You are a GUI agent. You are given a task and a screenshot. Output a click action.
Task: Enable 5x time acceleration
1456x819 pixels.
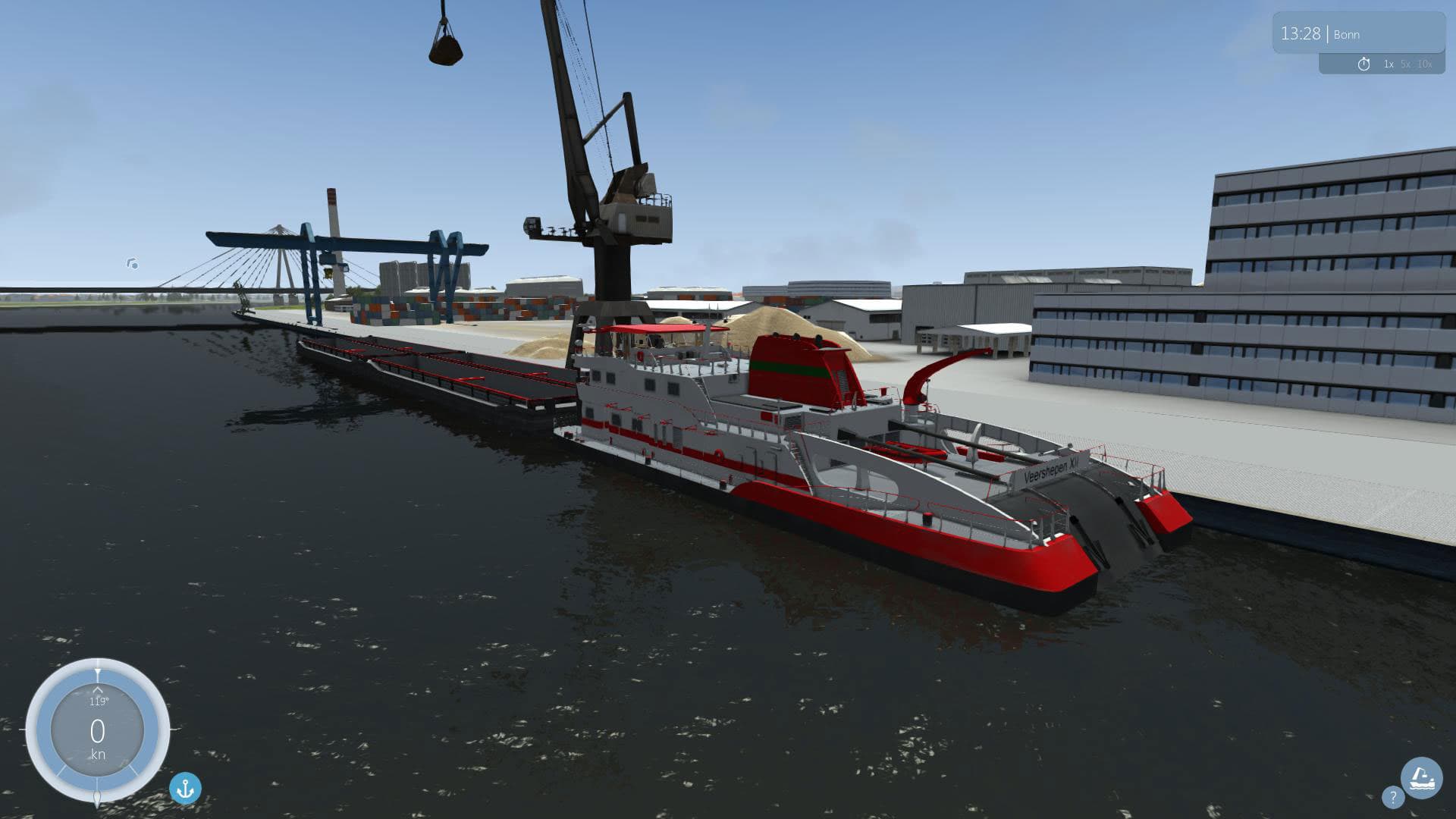[1406, 65]
